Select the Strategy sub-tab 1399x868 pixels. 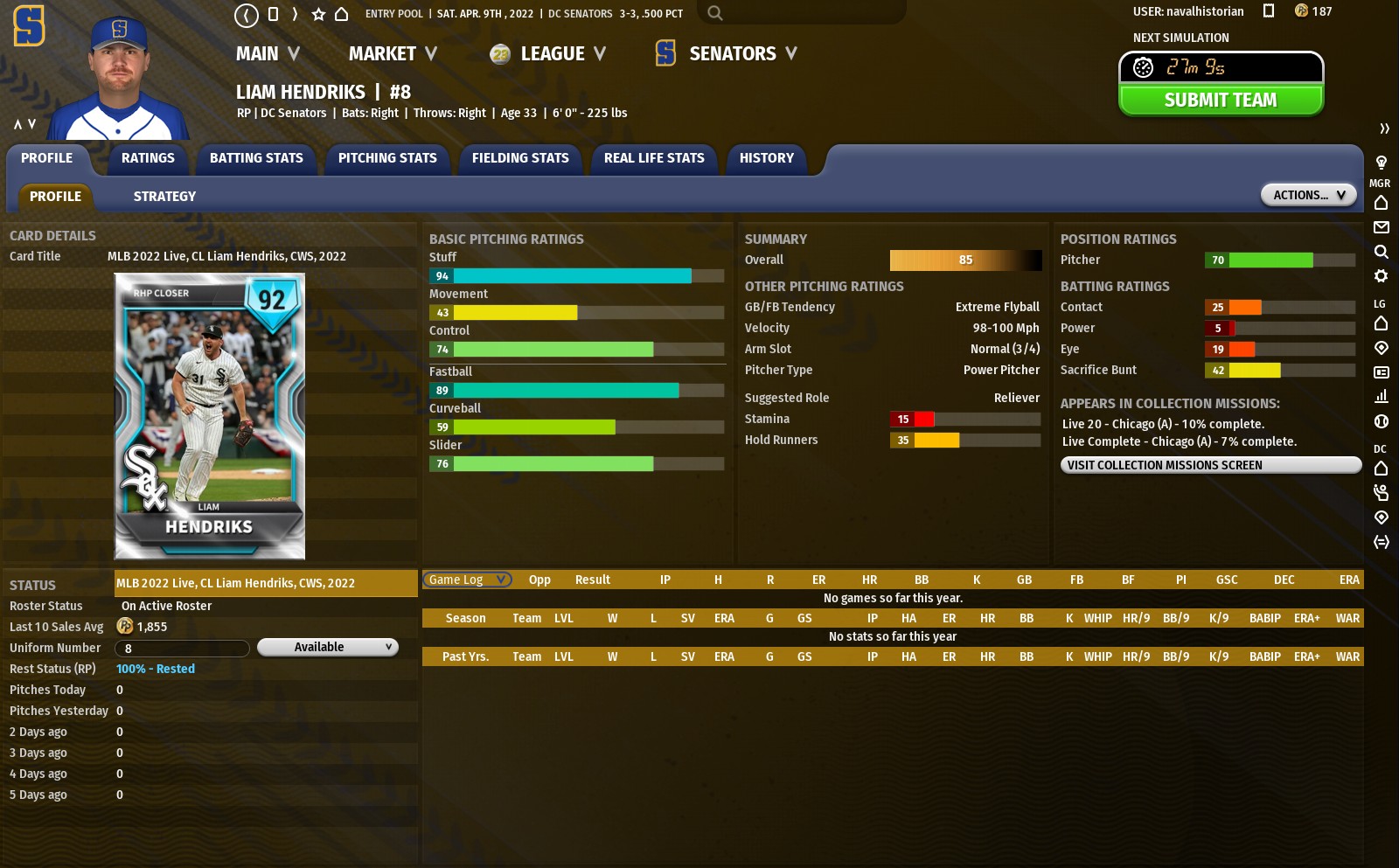tap(164, 197)
